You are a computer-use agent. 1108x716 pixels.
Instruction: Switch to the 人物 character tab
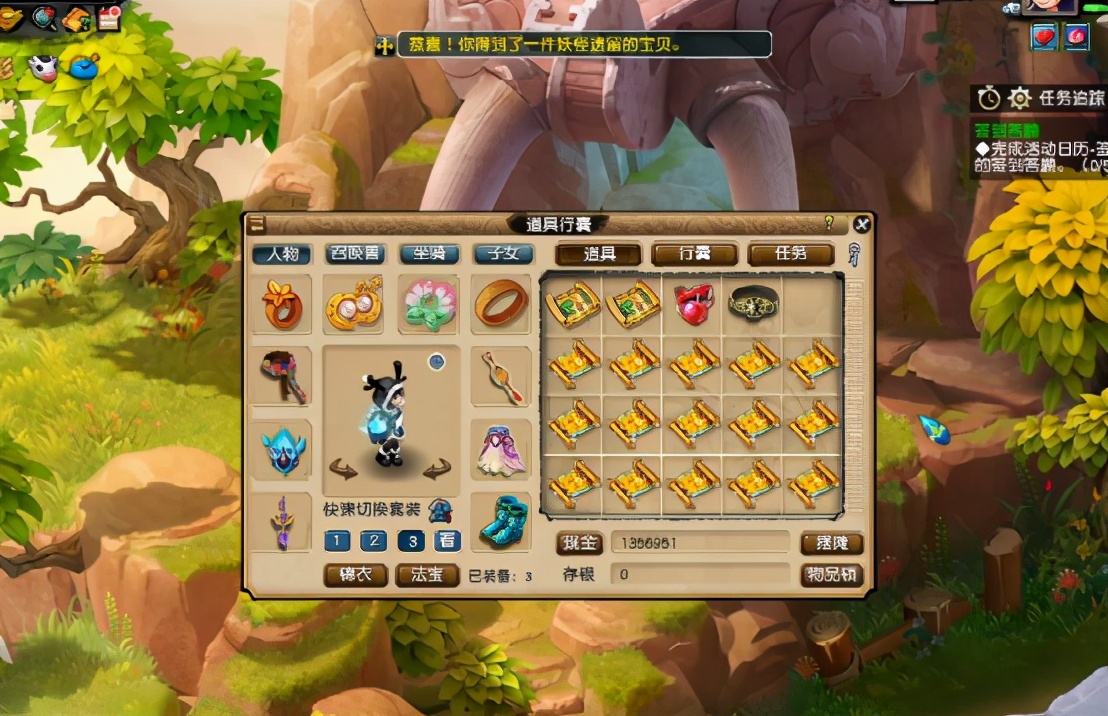(282, 254)
